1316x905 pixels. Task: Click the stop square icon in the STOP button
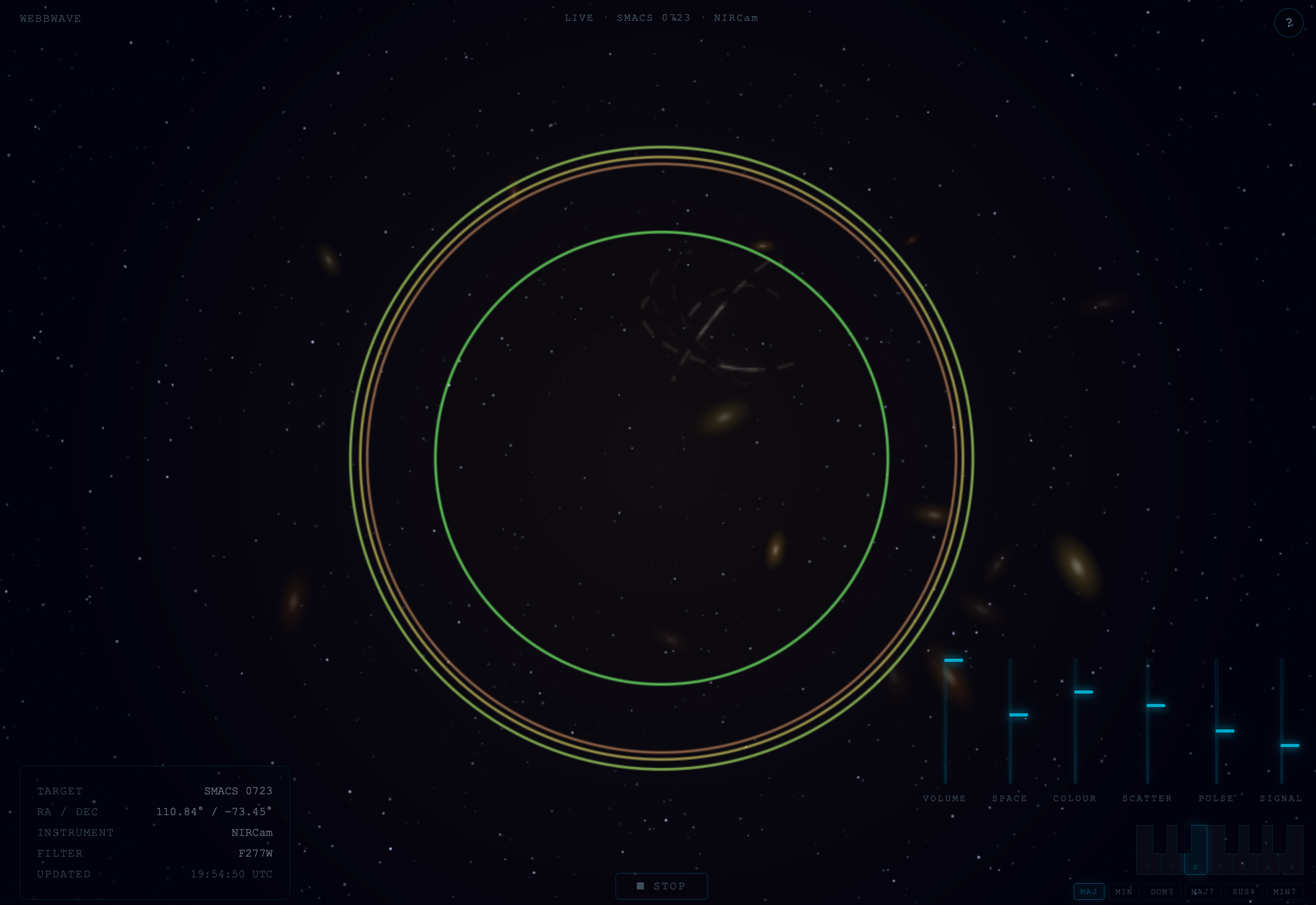[x=640, y=886]
